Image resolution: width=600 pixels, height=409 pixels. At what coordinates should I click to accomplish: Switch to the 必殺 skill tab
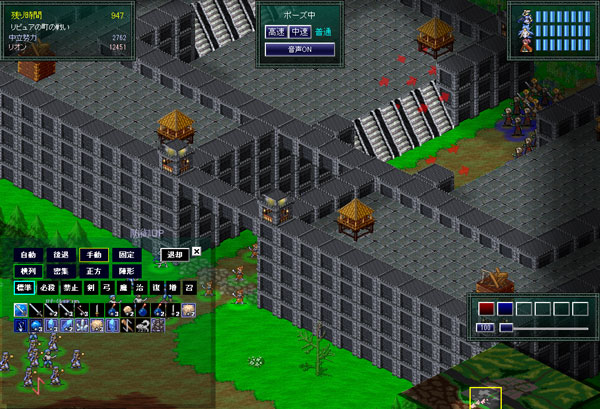tap(48, 287)
